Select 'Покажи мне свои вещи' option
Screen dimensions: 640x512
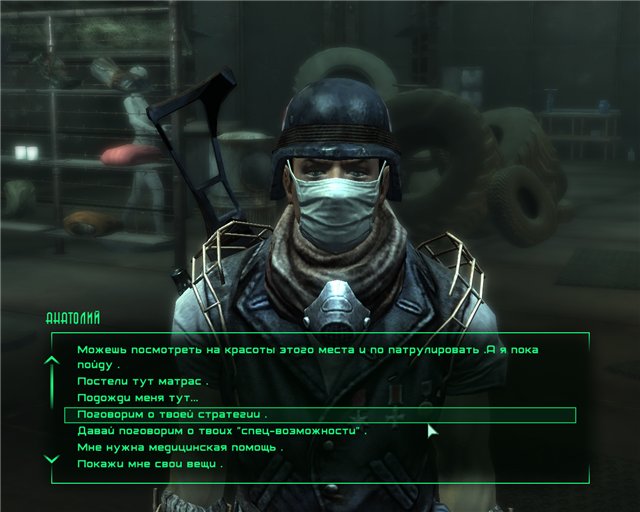coord(149,464)
